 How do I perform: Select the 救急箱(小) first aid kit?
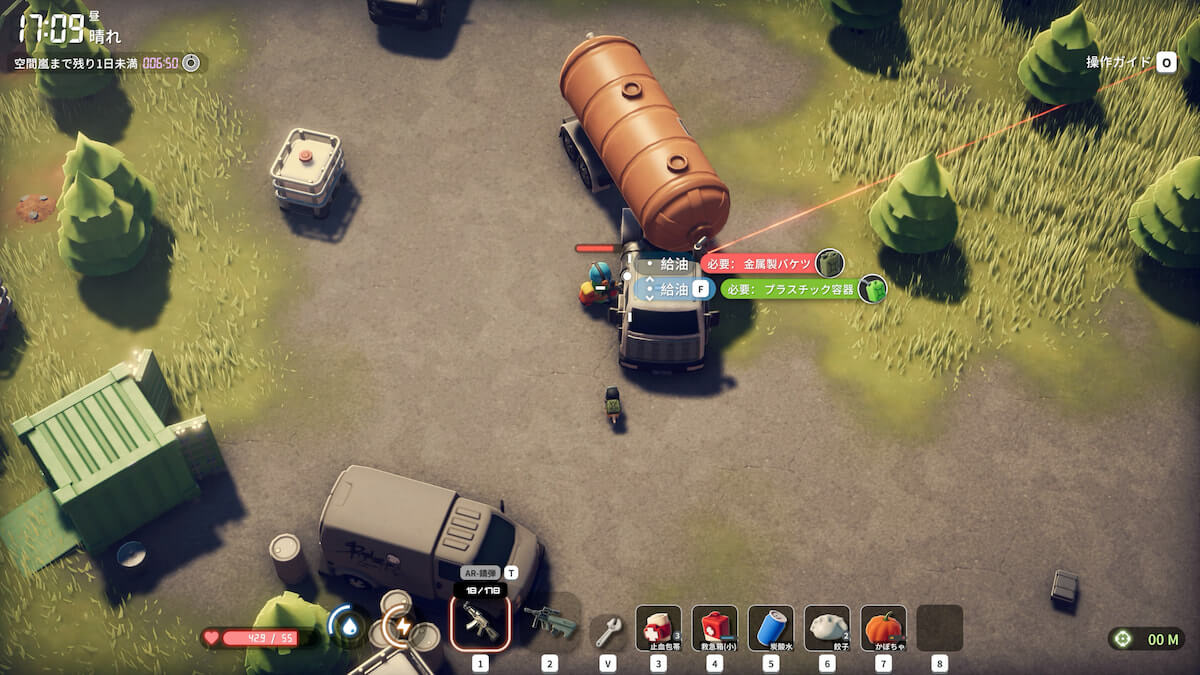pos(714,627)
